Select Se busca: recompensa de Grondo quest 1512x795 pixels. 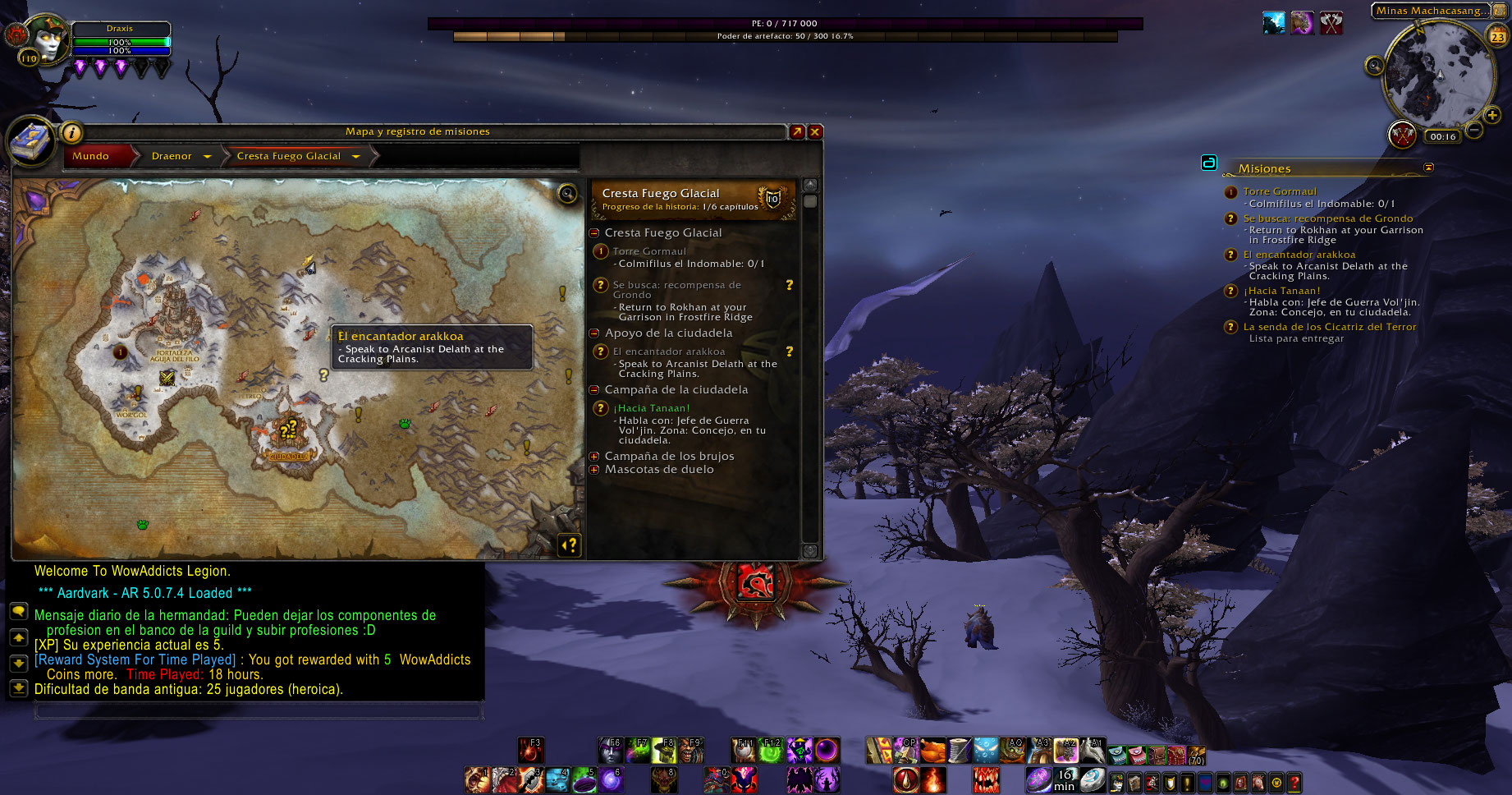tap(676, 289)
